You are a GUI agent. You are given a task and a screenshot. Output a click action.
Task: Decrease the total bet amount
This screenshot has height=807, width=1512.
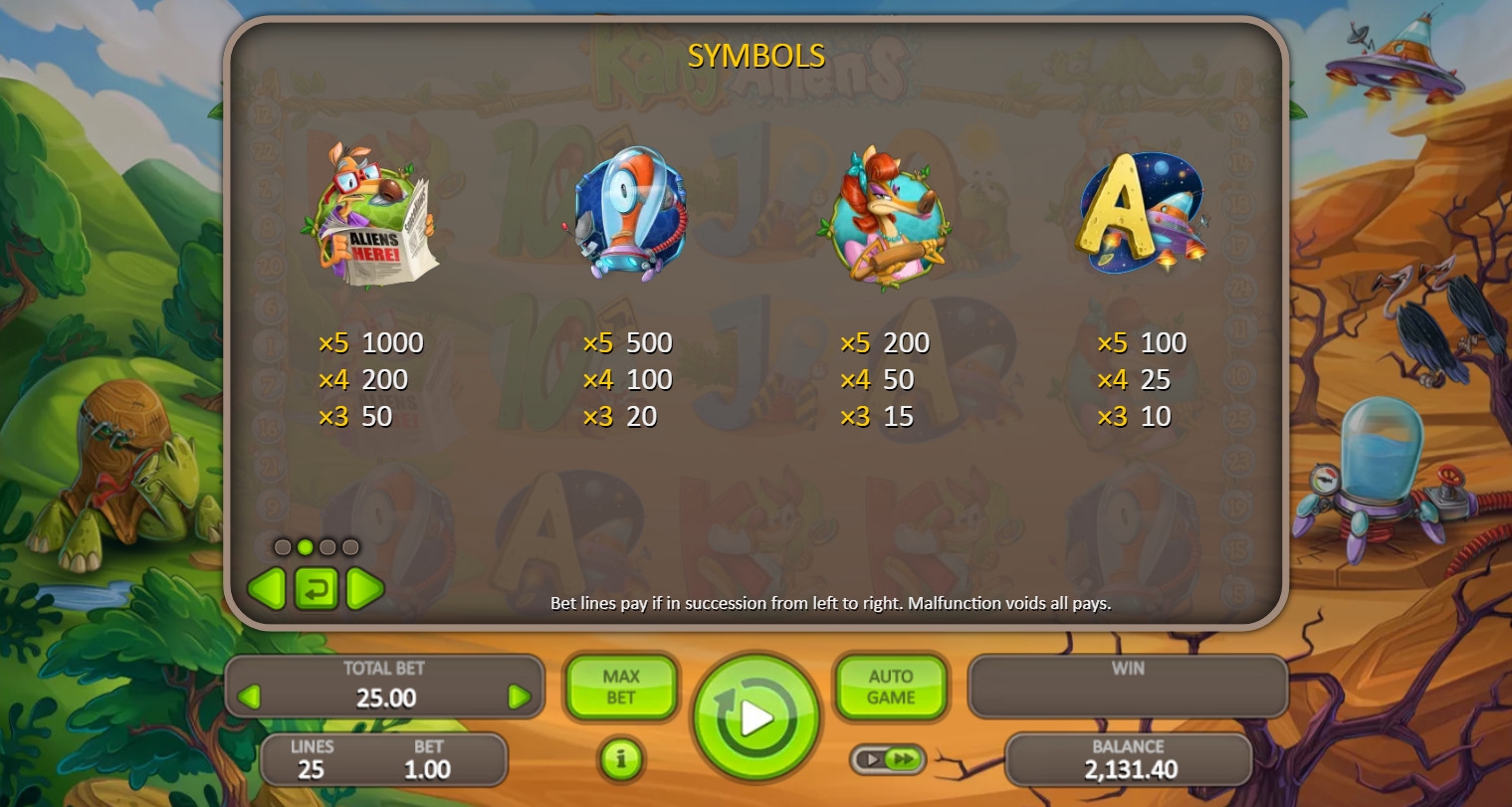coord(250,697)
